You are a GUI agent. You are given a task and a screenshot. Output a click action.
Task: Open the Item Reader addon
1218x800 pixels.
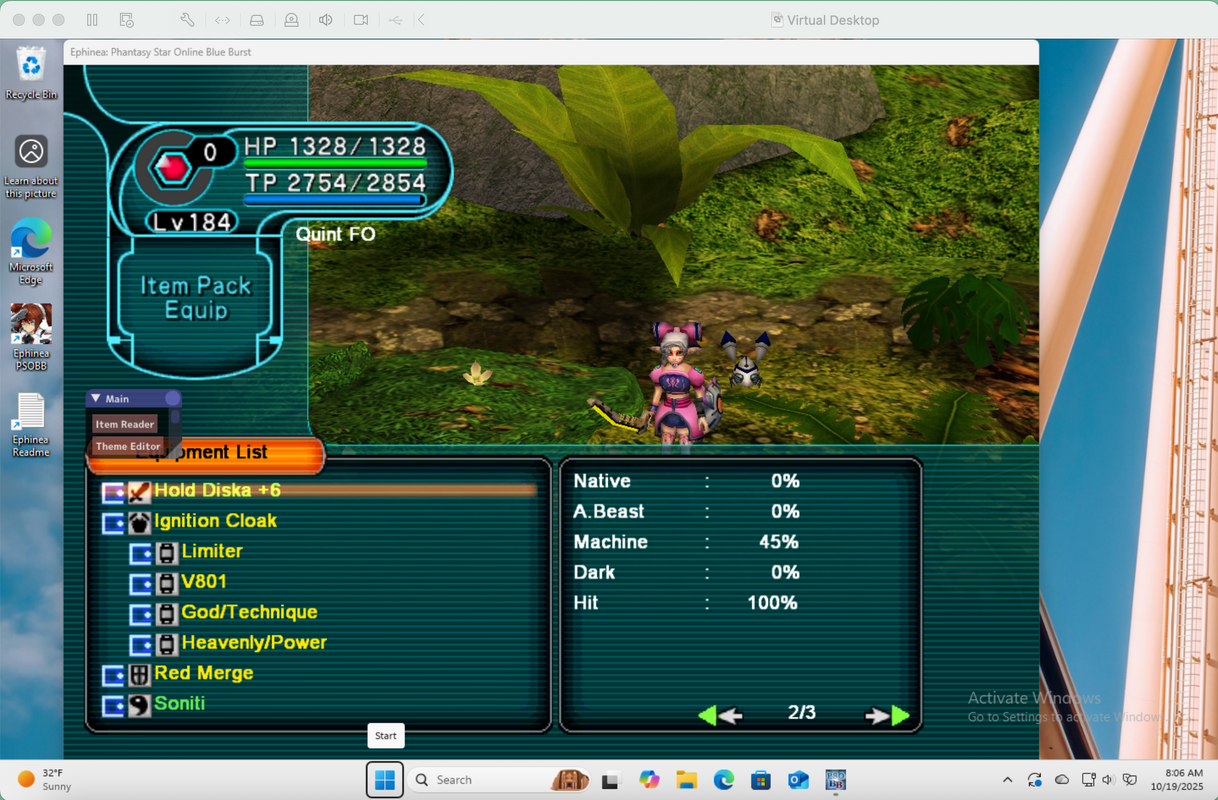point(125,425)
